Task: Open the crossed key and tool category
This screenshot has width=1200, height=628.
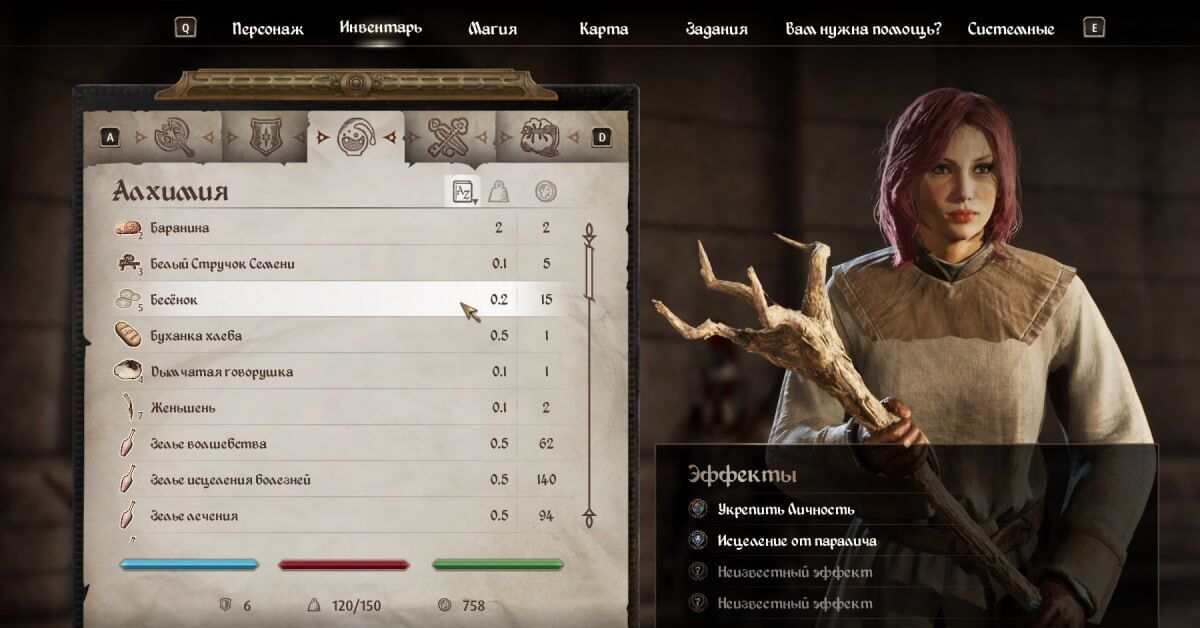Action: pos(447,137)
